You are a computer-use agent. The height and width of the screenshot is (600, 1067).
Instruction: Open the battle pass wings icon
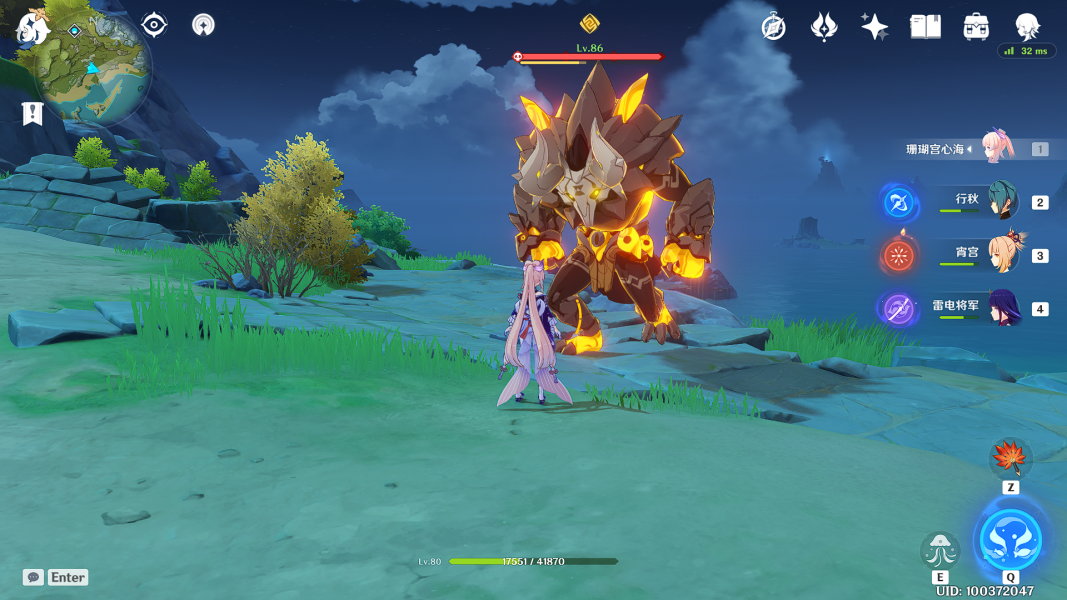tap(824, 27)
